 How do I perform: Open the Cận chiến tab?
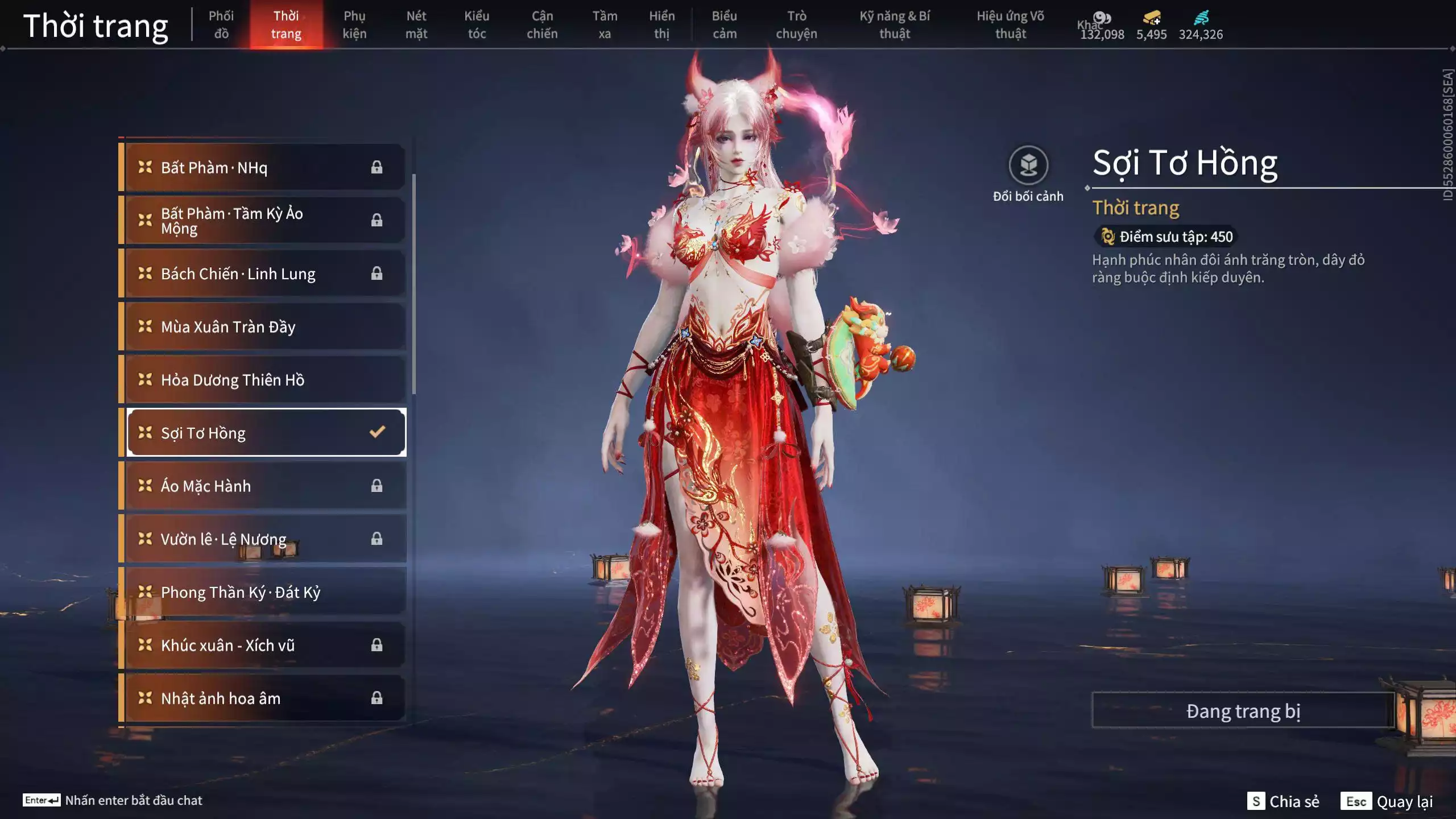pos(542,24)
